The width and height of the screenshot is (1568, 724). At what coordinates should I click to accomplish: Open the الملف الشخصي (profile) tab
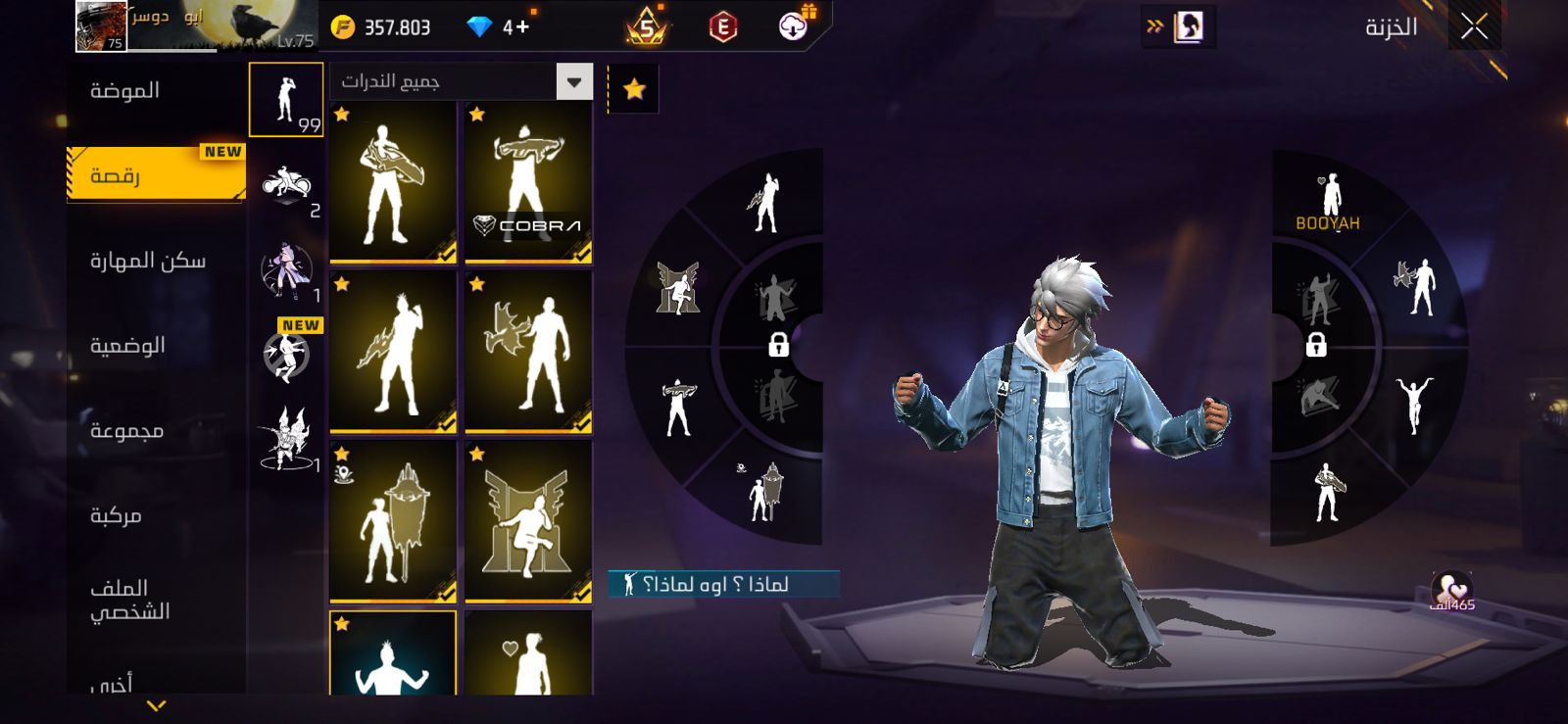[x=129, y=600]
